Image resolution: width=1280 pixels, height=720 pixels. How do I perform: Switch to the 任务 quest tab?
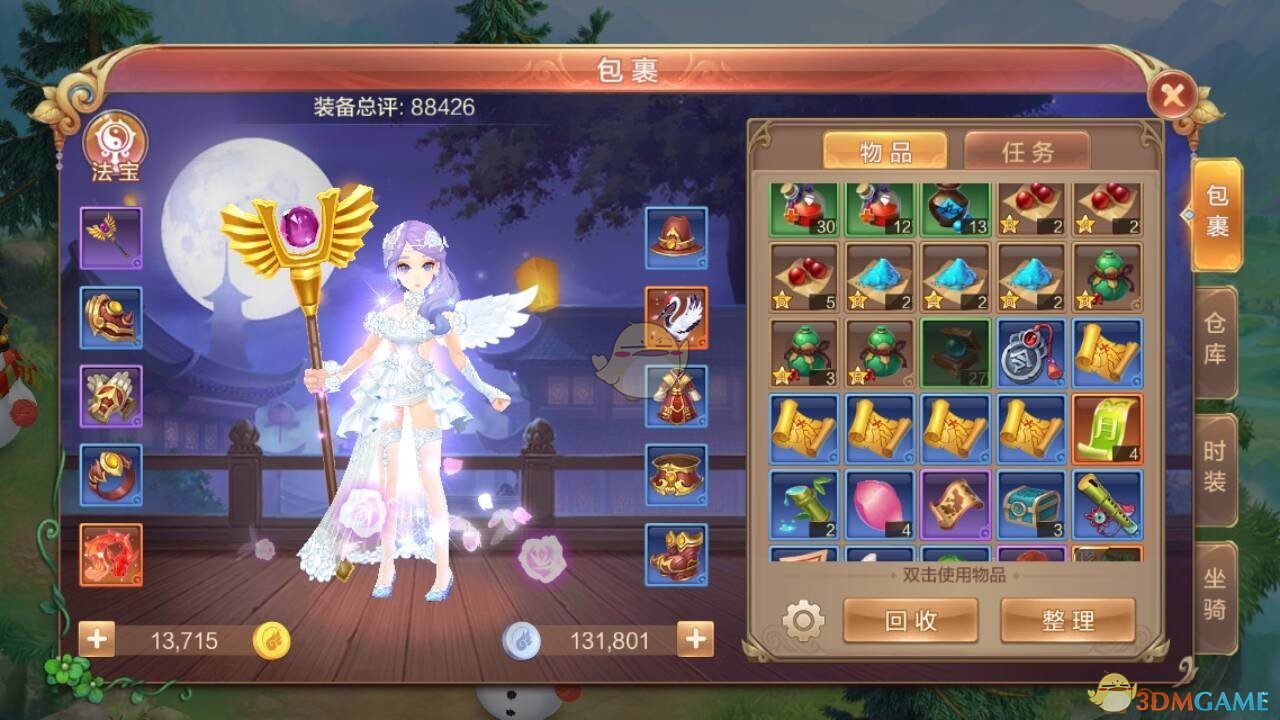[1027, 150]
